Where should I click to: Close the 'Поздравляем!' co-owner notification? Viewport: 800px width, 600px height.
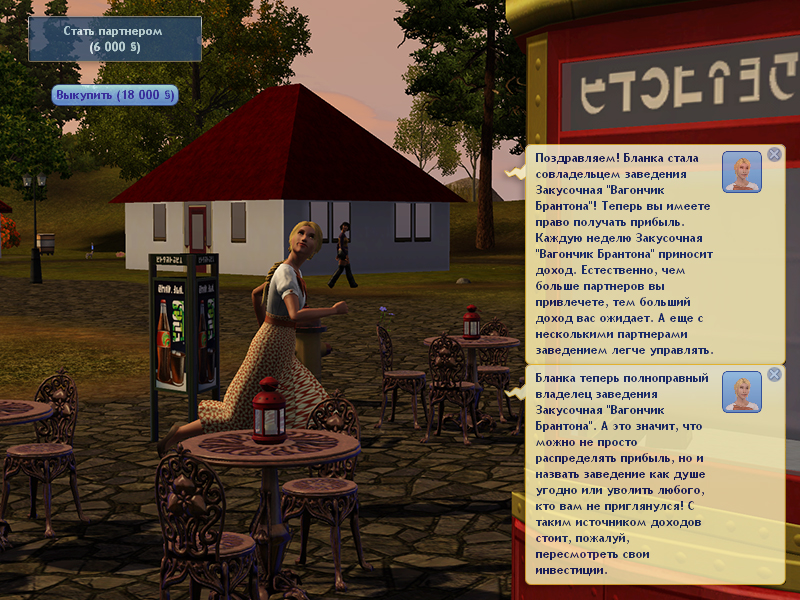pyautogui.click(x=773, y=155)
